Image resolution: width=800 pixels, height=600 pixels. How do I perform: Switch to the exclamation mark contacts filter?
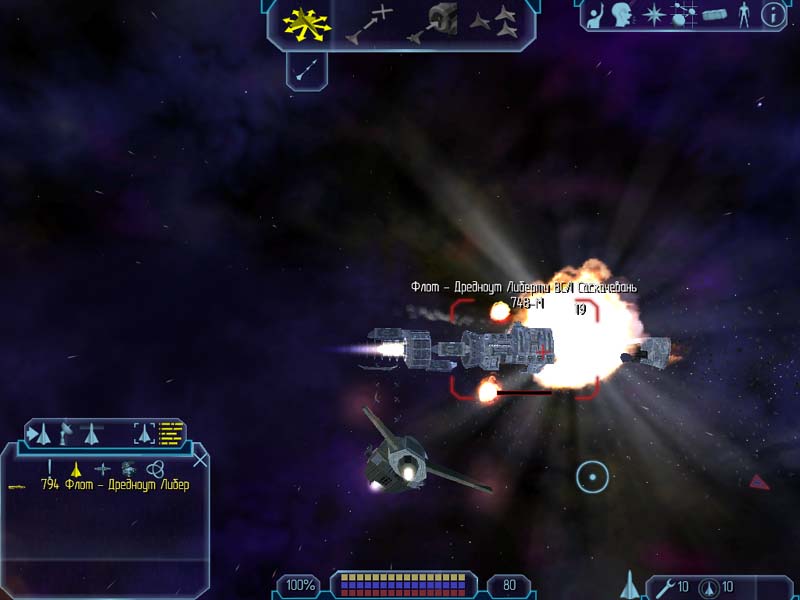49,467
